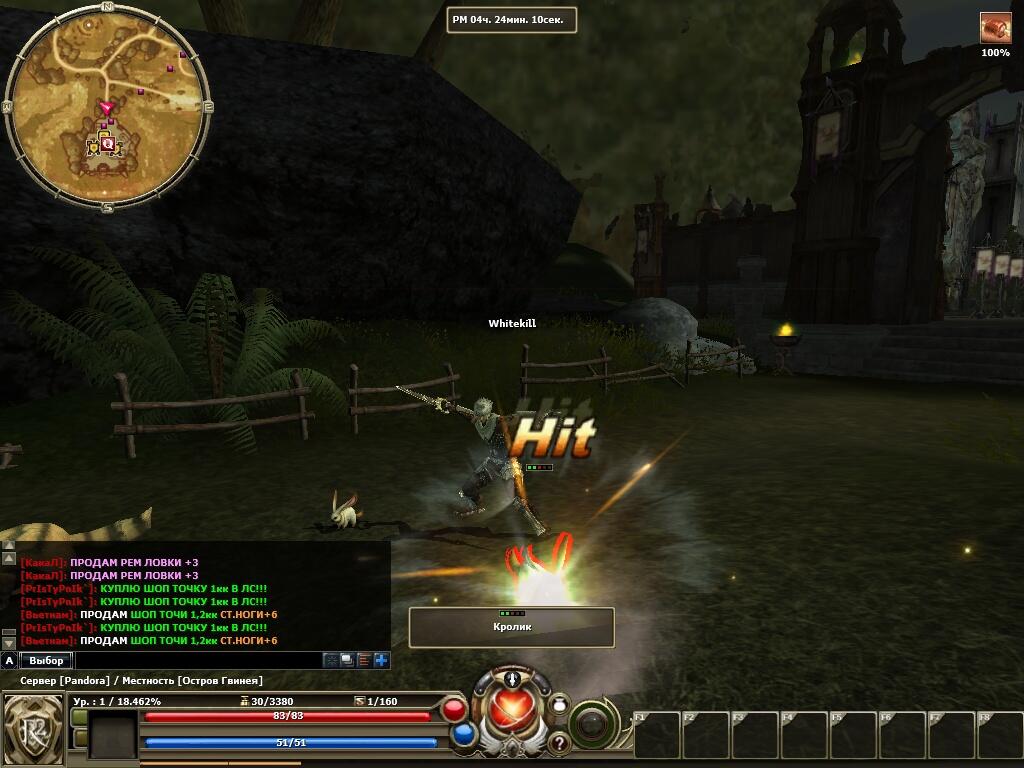This screenshot has width=1024, height=768.
Task: Click the sword icon atop the heart emblem
Action: [513, 680]
